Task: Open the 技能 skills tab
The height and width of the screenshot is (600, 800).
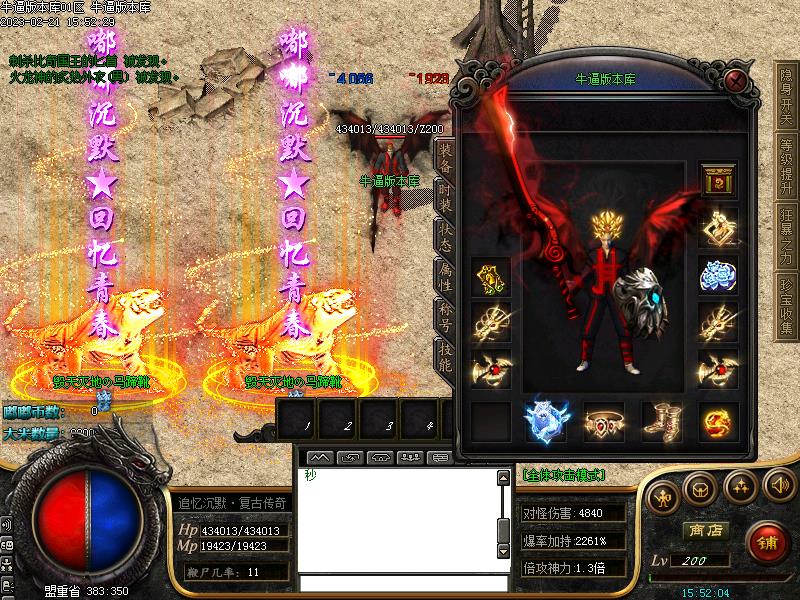Action: click(445, 354)
